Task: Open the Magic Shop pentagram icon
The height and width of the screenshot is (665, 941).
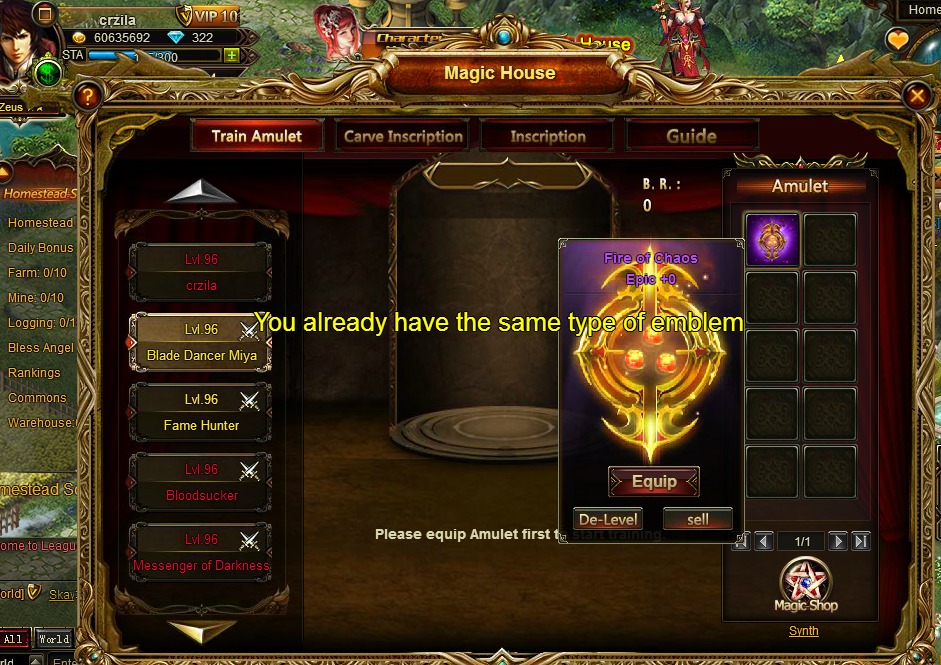Action: pos(805,584)
